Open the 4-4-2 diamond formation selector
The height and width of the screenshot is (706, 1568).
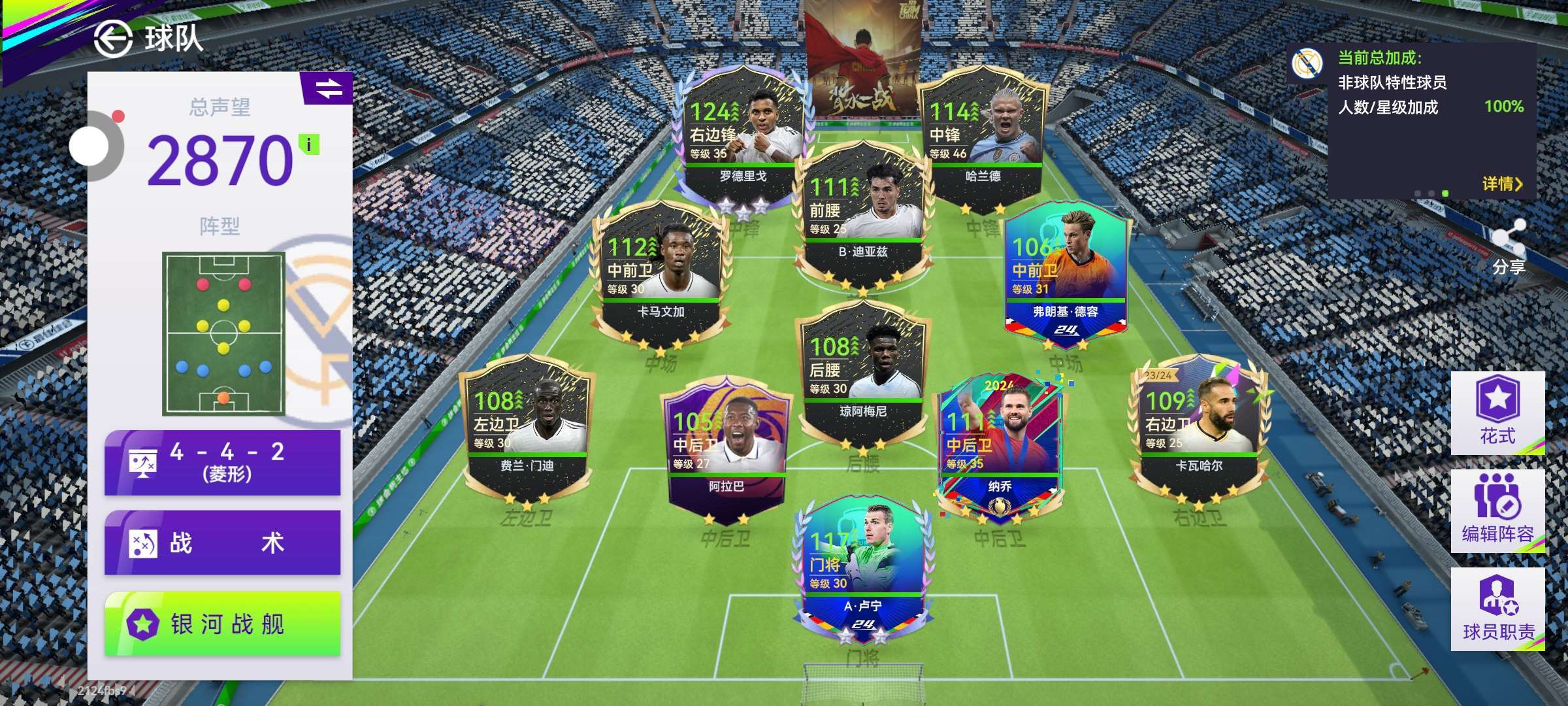pyautogui.click(x=222, y=462)
